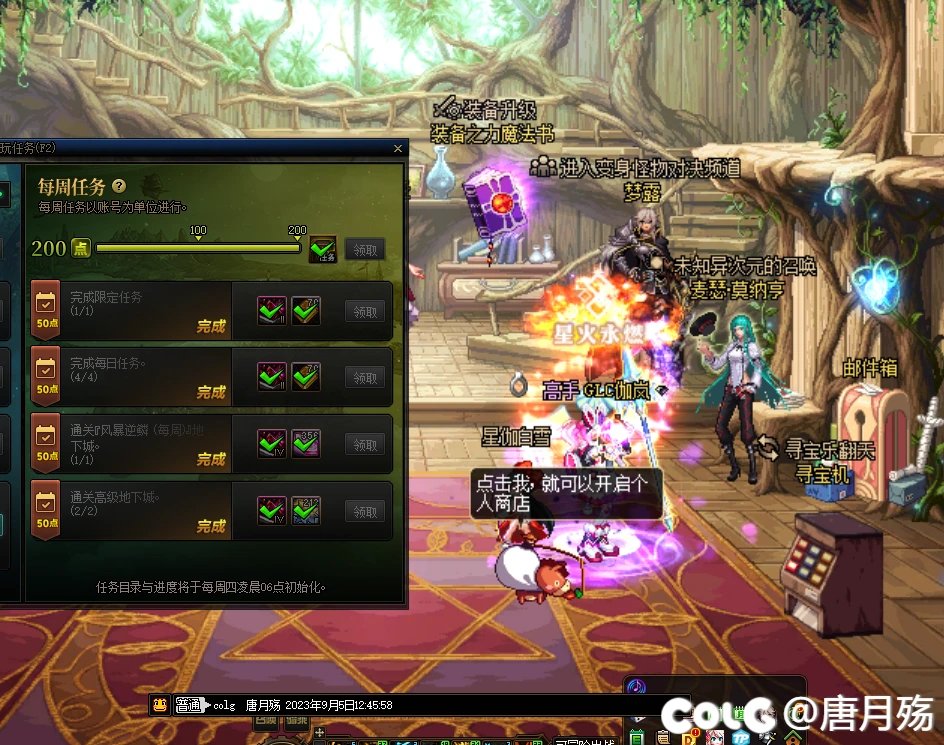Close the 每周任务 quest window
Image resolution: width=944 pixels, height=745 pixels.
tap(398, 149)
